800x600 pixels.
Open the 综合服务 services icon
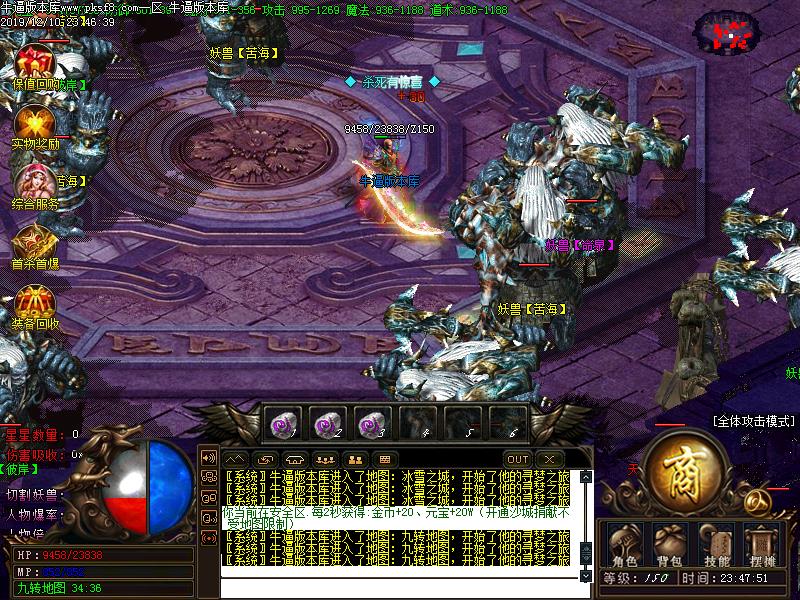36,184
